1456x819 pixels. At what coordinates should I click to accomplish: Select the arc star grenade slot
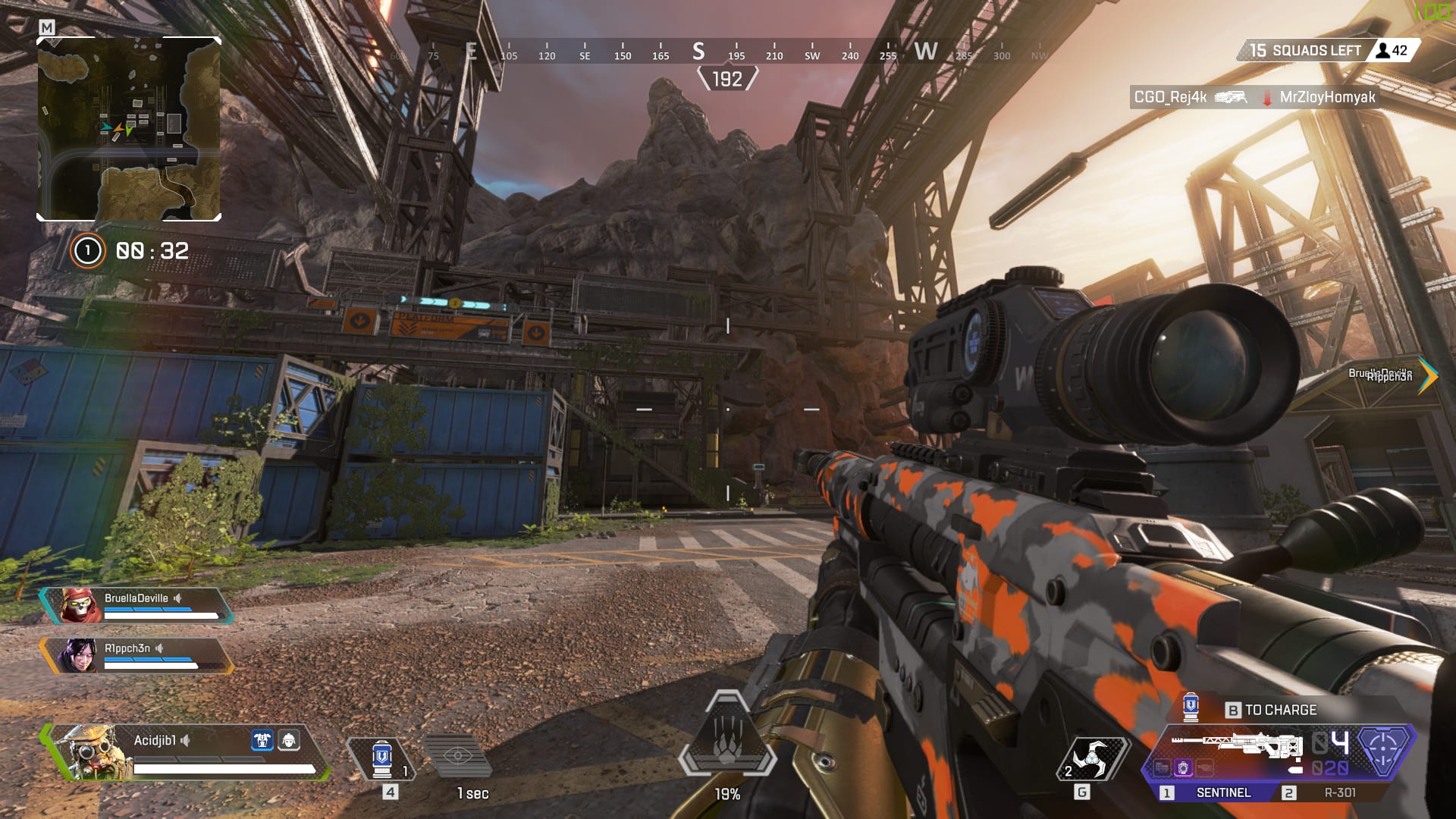[x=1092, y=758]
